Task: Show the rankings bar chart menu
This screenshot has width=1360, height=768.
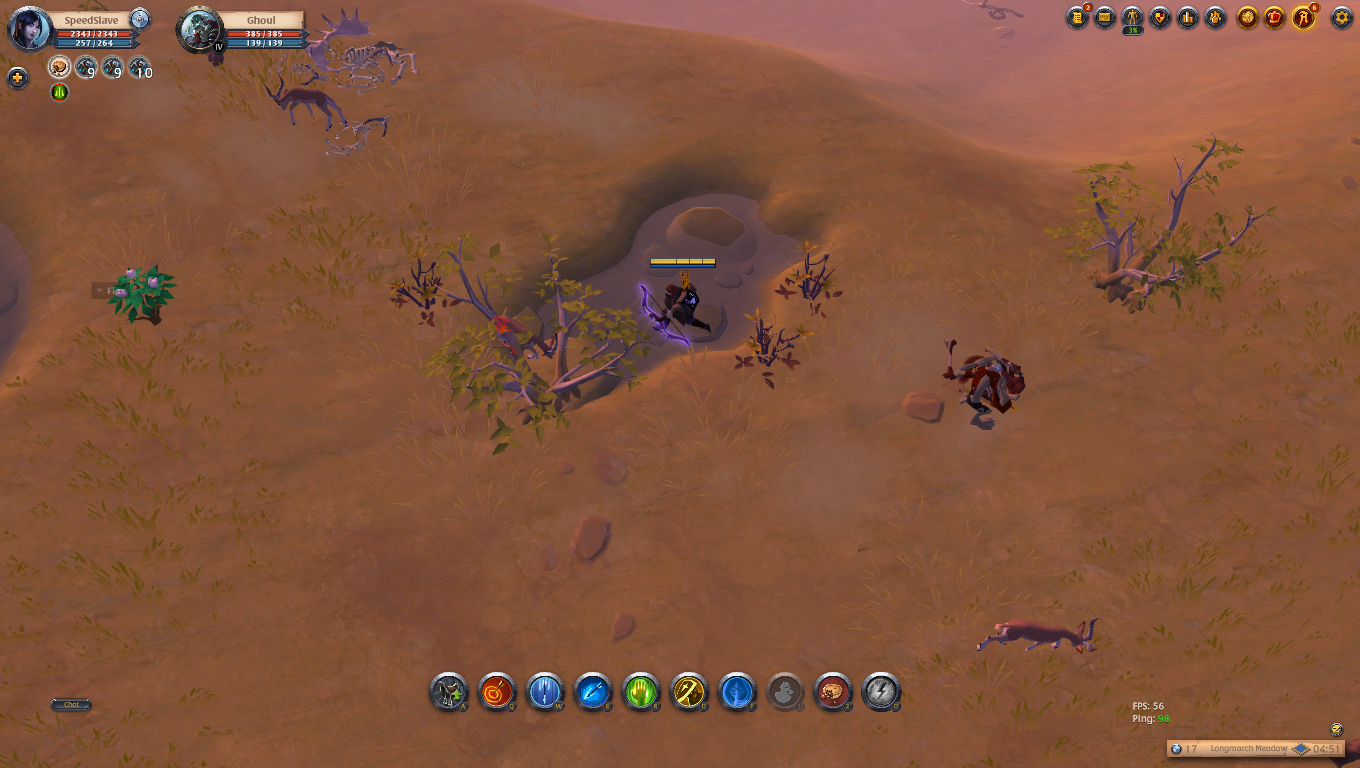Action: [1188, 17]
